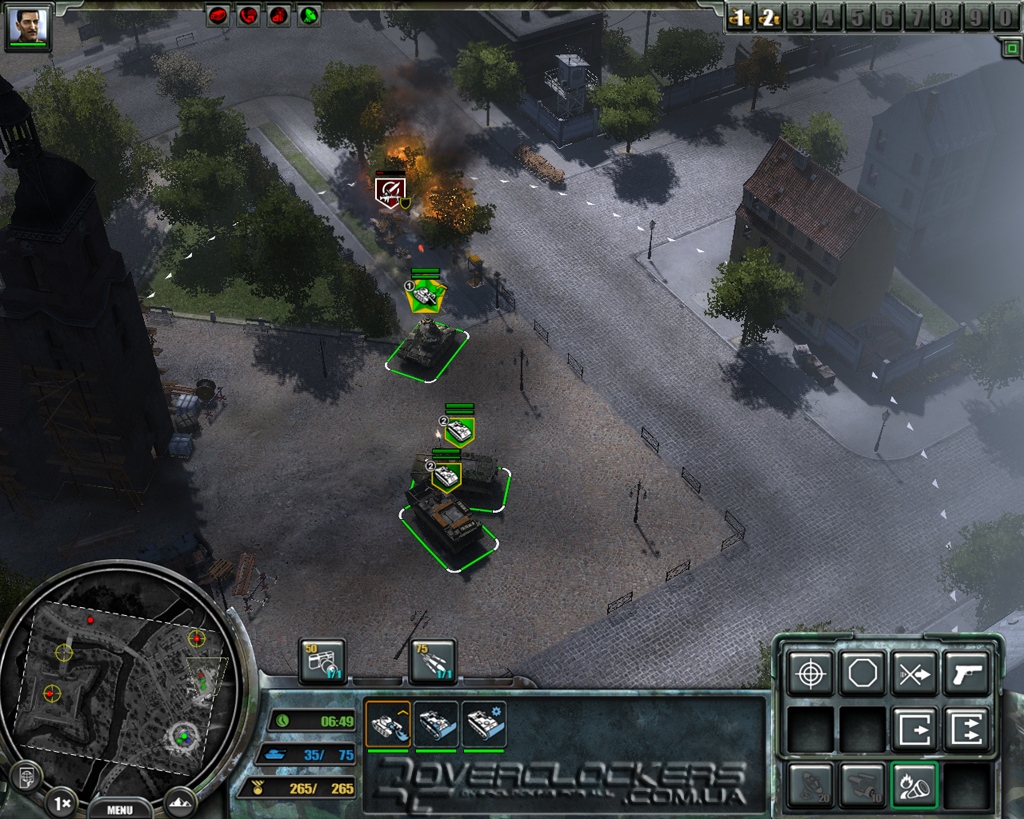
Task: Open the objectives button beside the minimap
Action: click(x=24, y=775)
